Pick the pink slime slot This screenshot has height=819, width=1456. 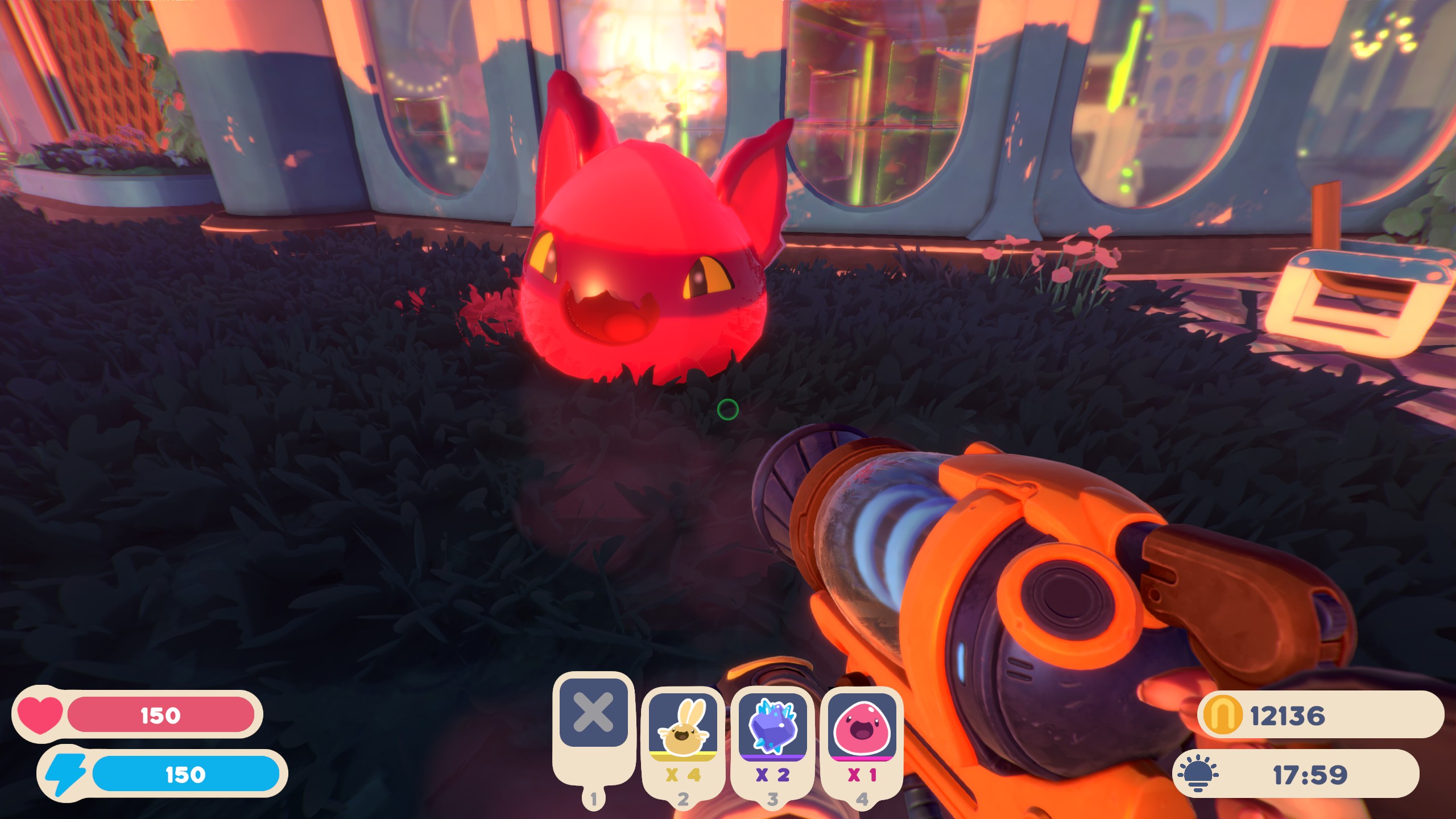(862, 727)
